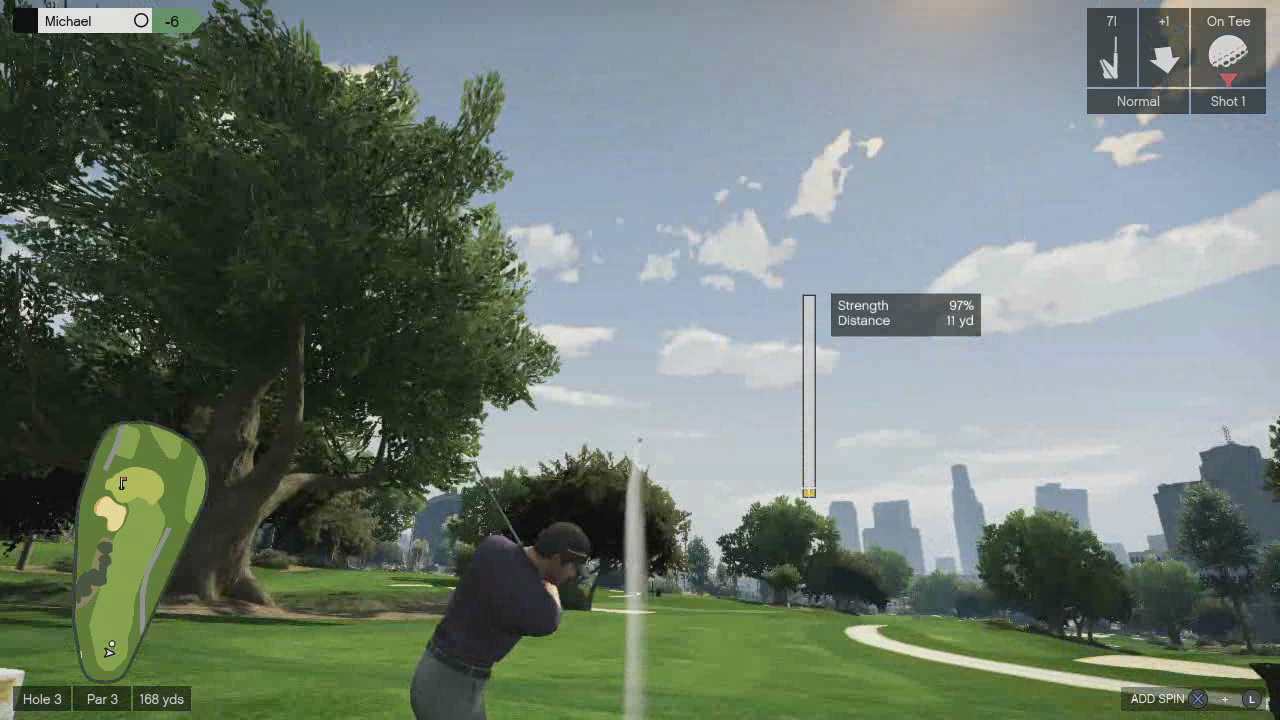The height and width of the screenshot is (720, 1280).
Task: Click the L stick icon near Add Spin
Action: 1251,699
